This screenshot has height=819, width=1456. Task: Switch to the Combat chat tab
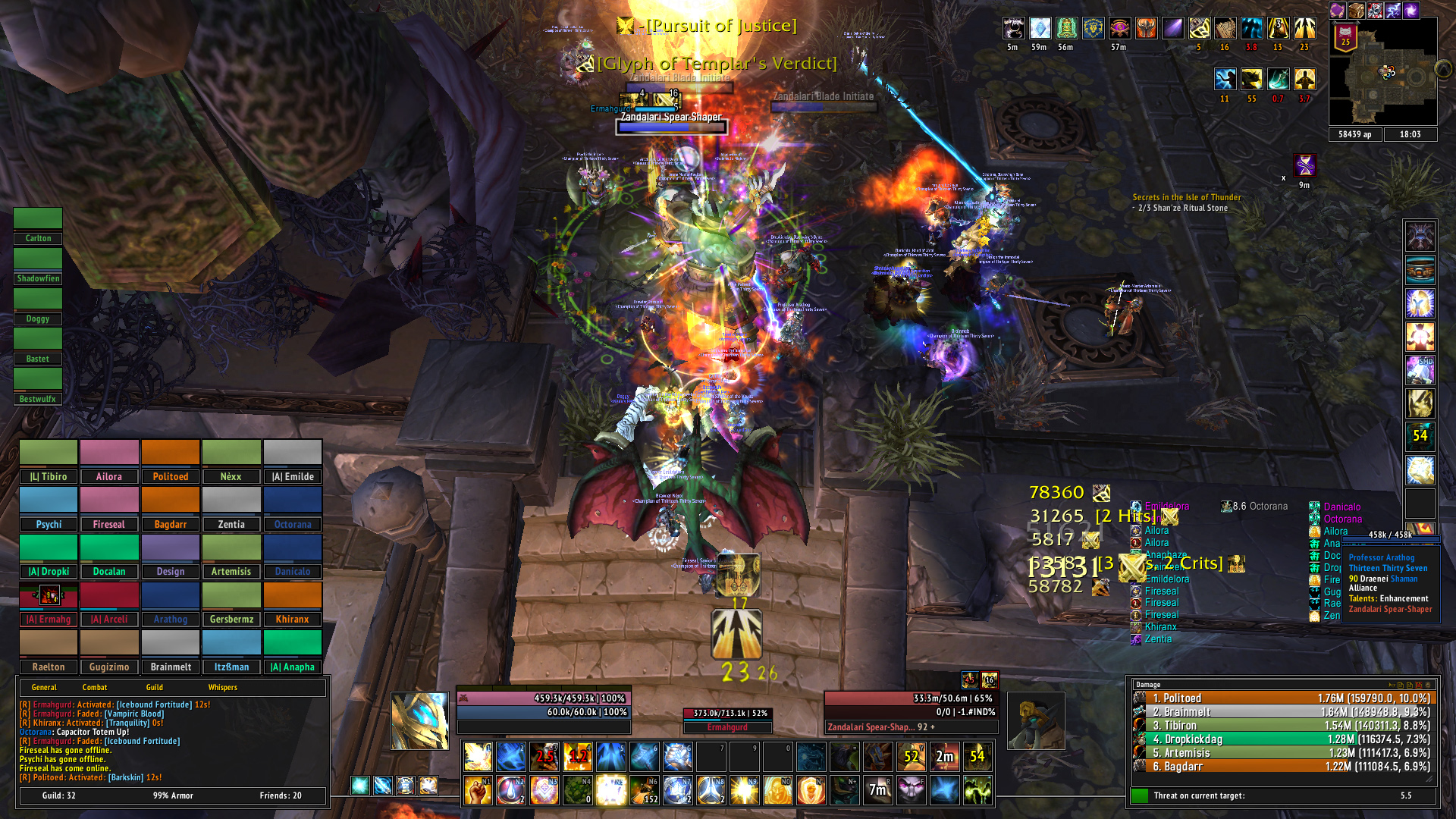point(95,688)
